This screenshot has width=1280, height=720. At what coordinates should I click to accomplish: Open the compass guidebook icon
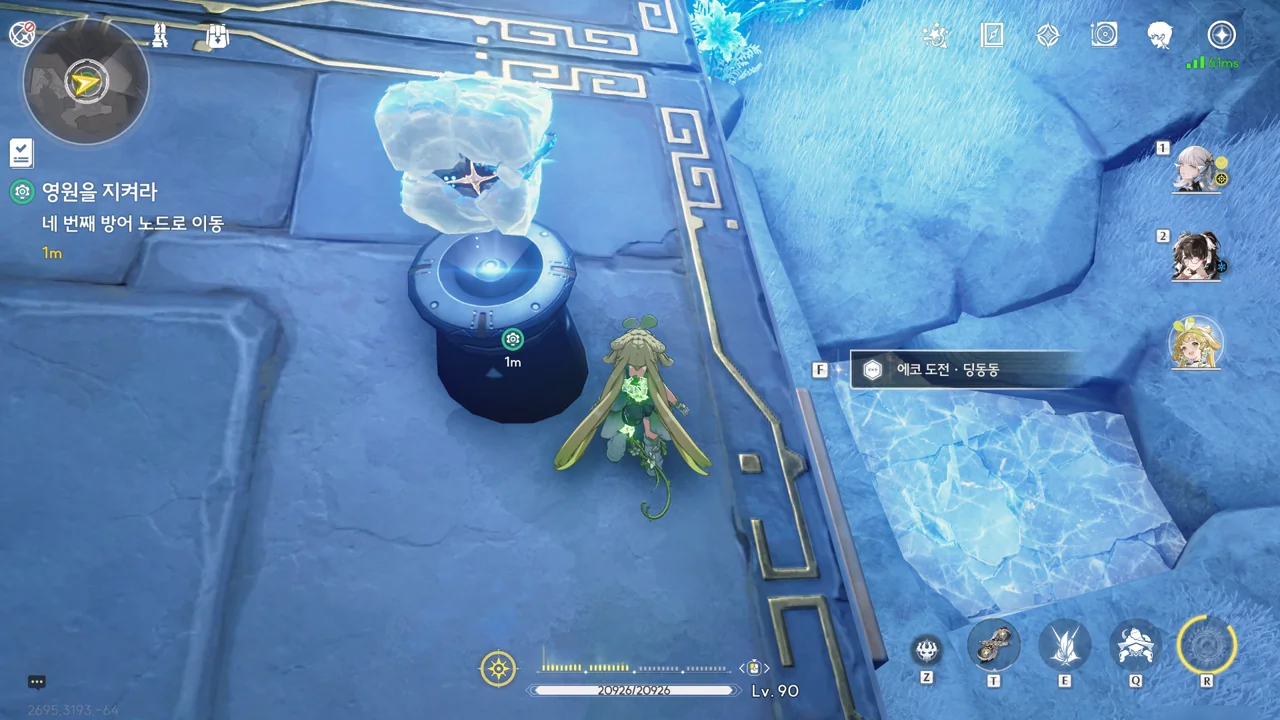pos(991,36)
